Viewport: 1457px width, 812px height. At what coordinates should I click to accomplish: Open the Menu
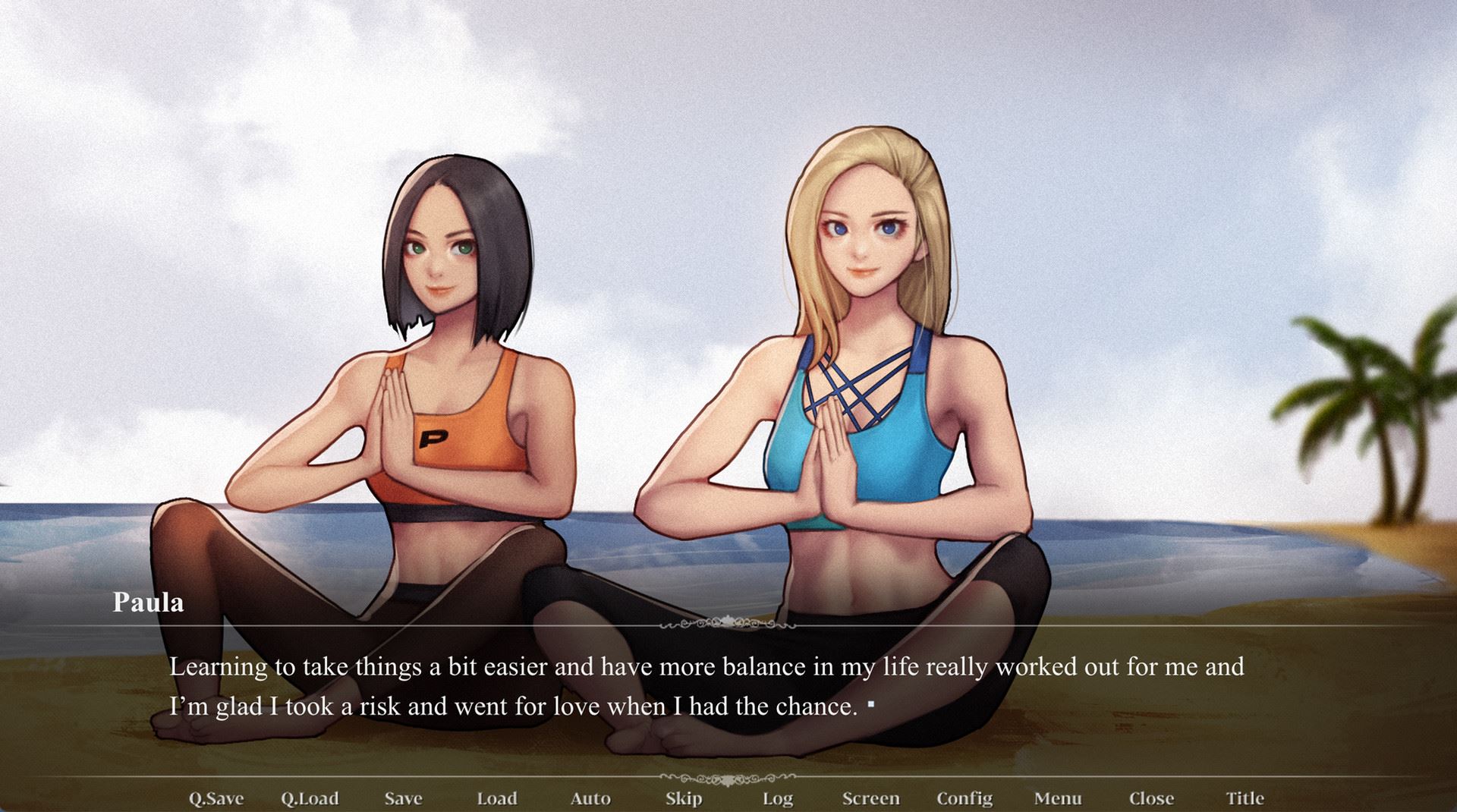[x=1058, y=798]
